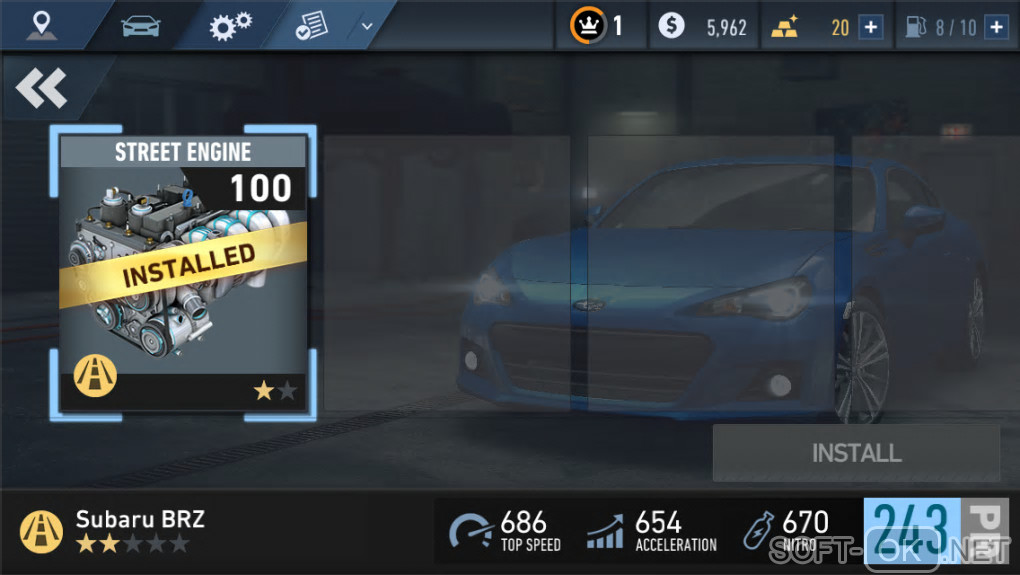
Task: Open the map location tab
Action: (x=41, y=25)
